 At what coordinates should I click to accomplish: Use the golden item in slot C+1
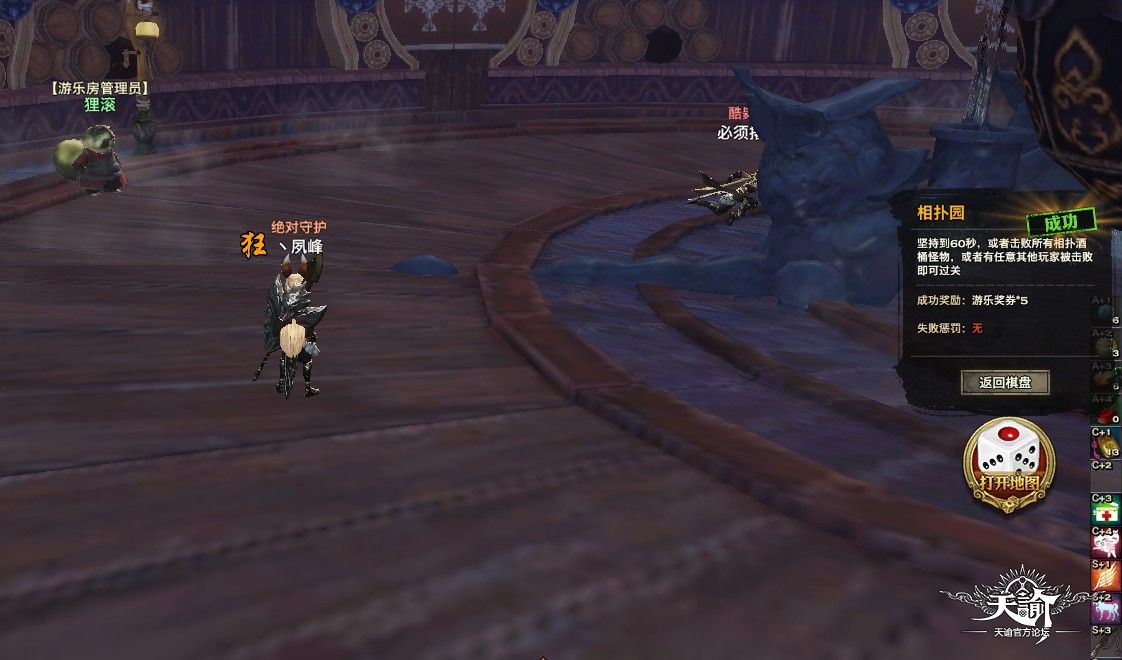(1105, 443)
